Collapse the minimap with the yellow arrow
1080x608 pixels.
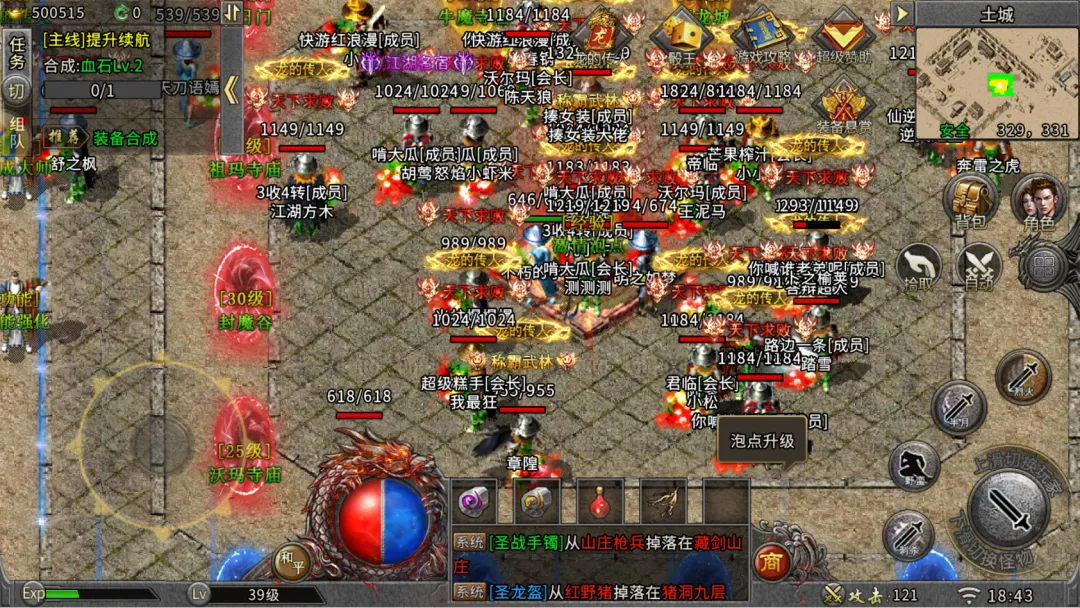902,13
